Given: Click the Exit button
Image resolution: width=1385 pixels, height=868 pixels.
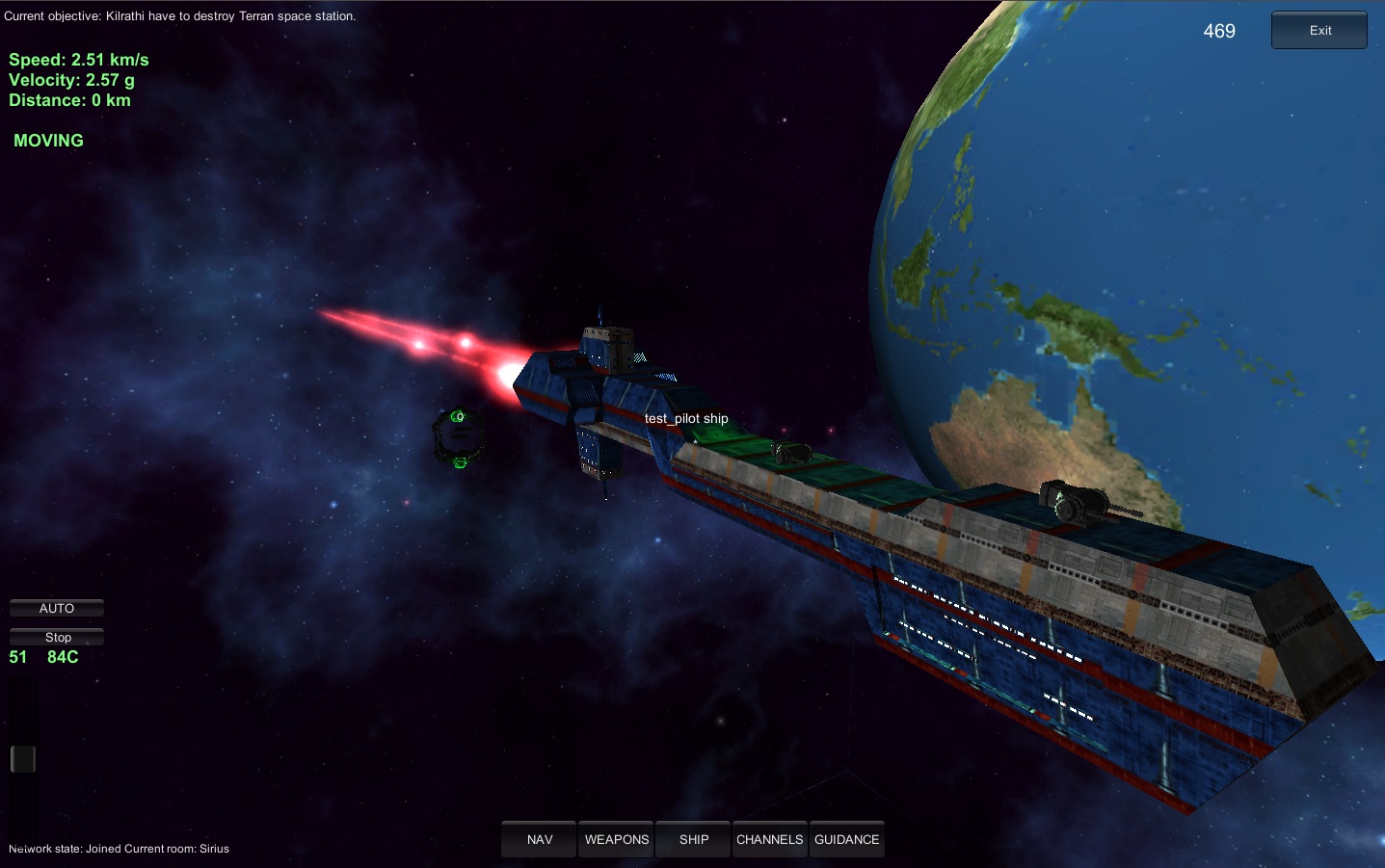Looking at the screenshot, I should (x=1318, y=31).
